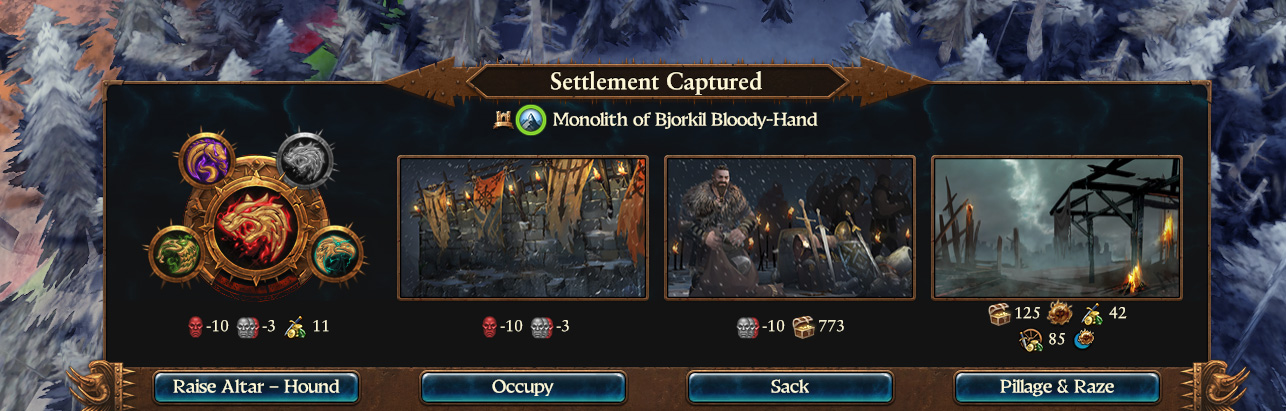Click the mountain climate icon beside settlement name
1286x411 pixels.
pos(531,121)
